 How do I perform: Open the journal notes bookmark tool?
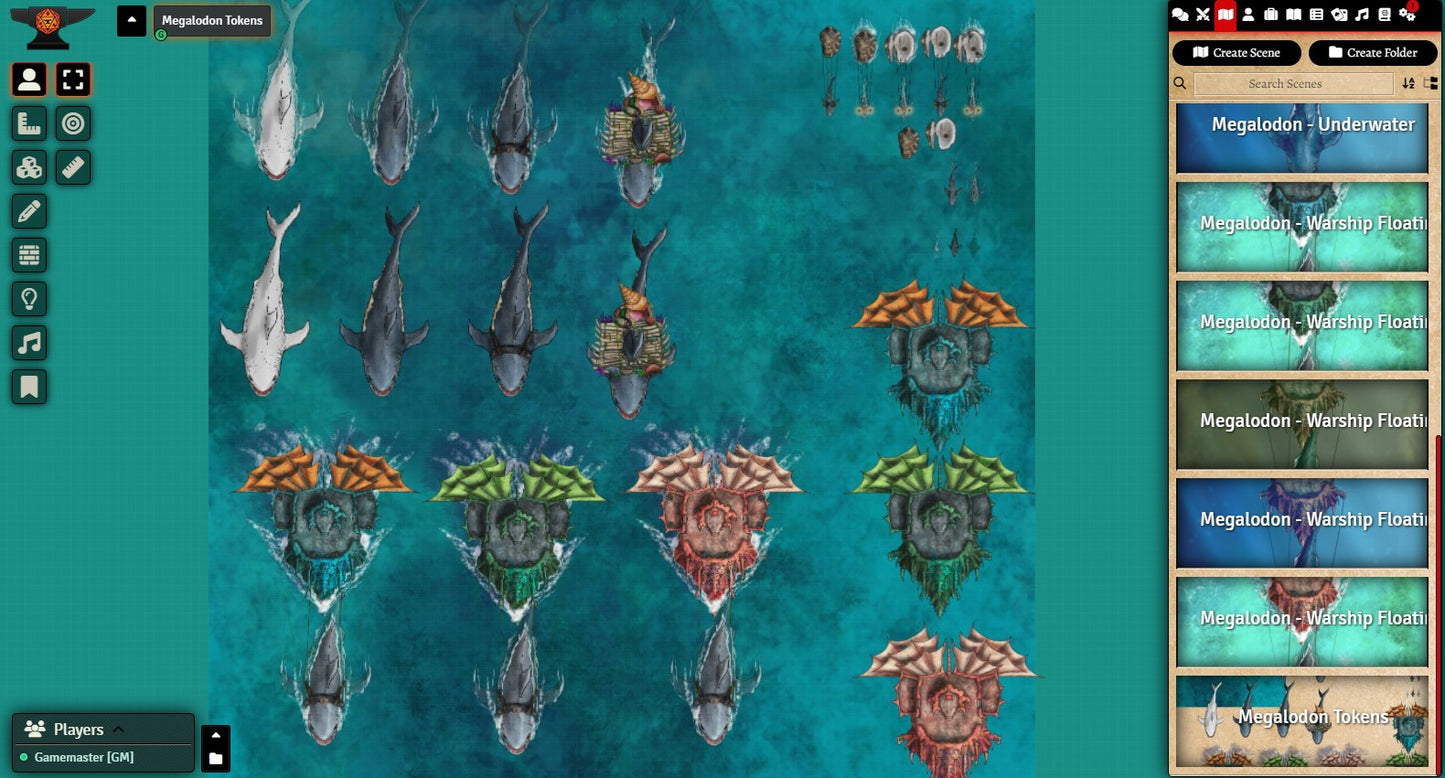coord(30,387)
